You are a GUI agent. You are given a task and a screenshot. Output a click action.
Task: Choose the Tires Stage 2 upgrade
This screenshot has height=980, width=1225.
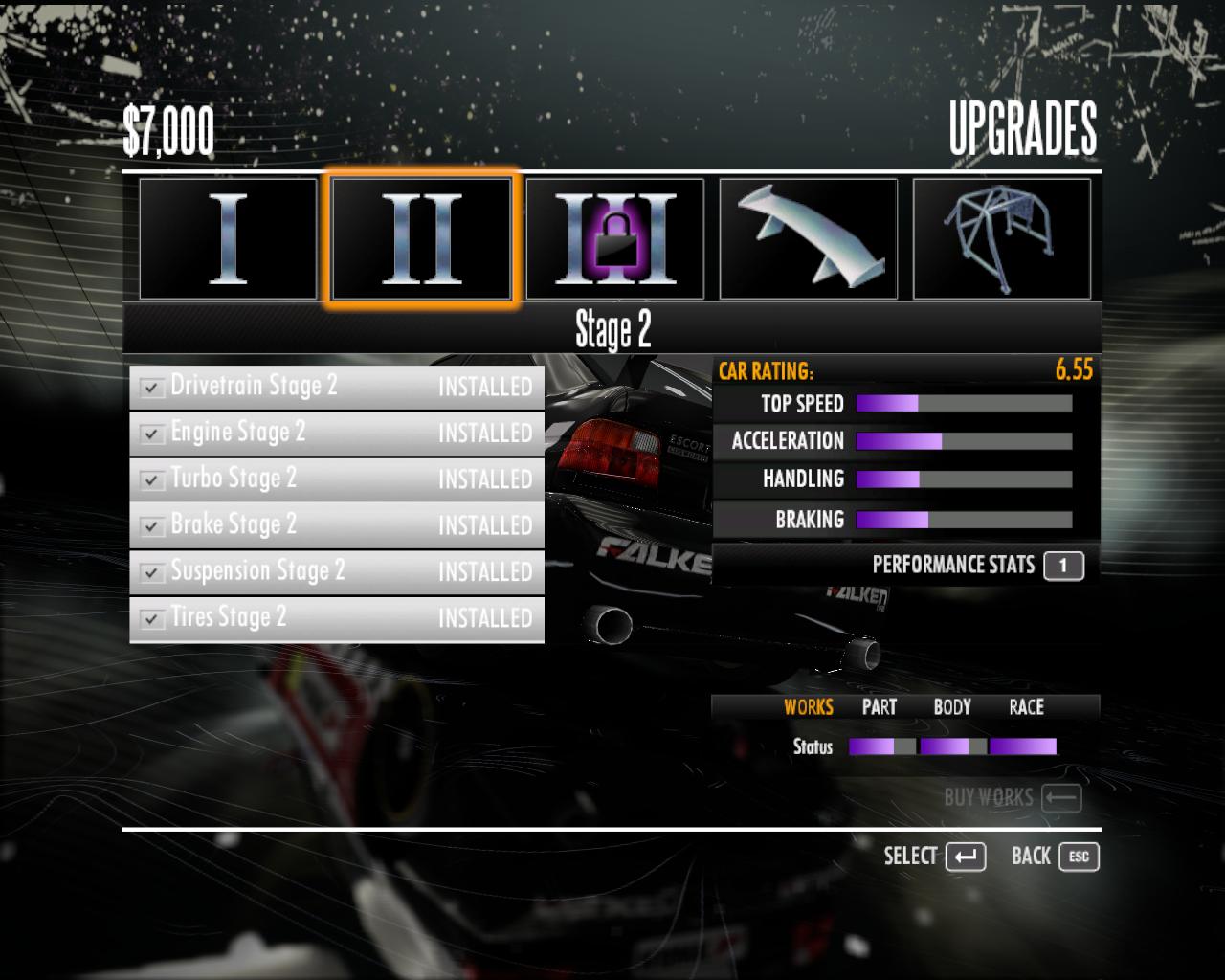point(337,618)
